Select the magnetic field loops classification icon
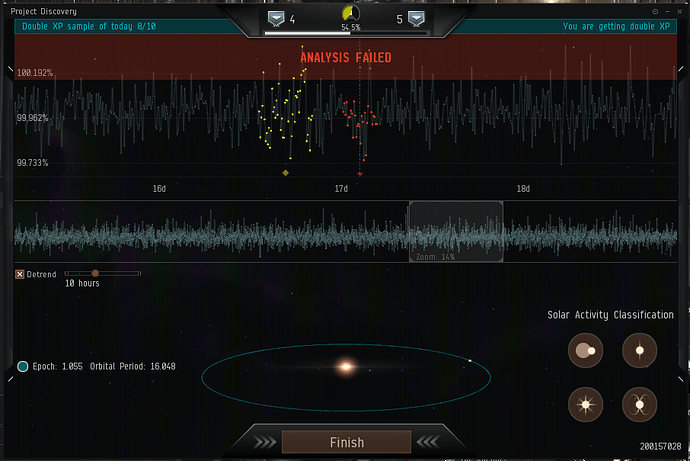This screenshot has width=690, height=461. pyautogui.click(x=638, y=404)
